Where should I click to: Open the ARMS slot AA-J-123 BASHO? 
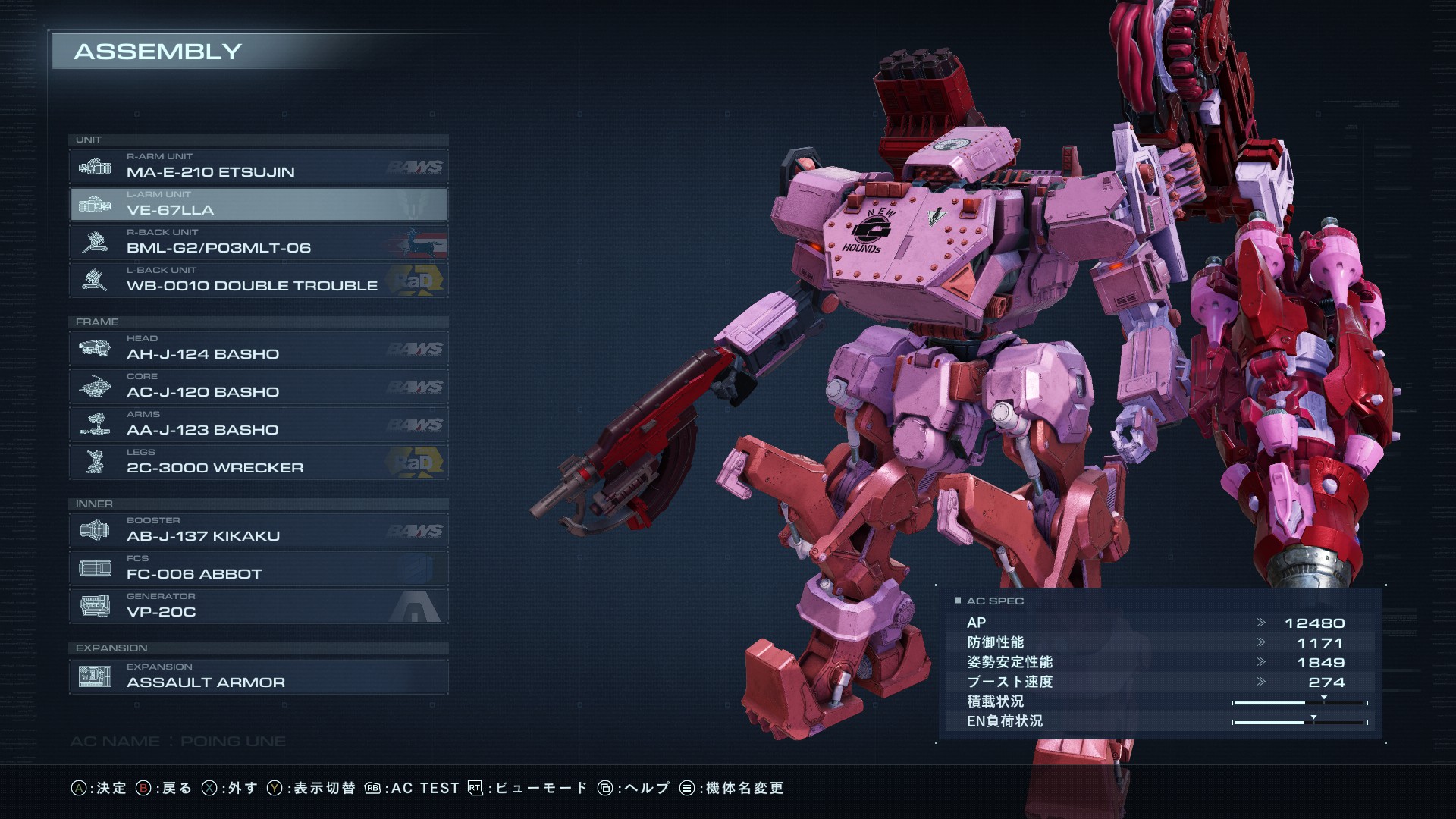[259, 425]
